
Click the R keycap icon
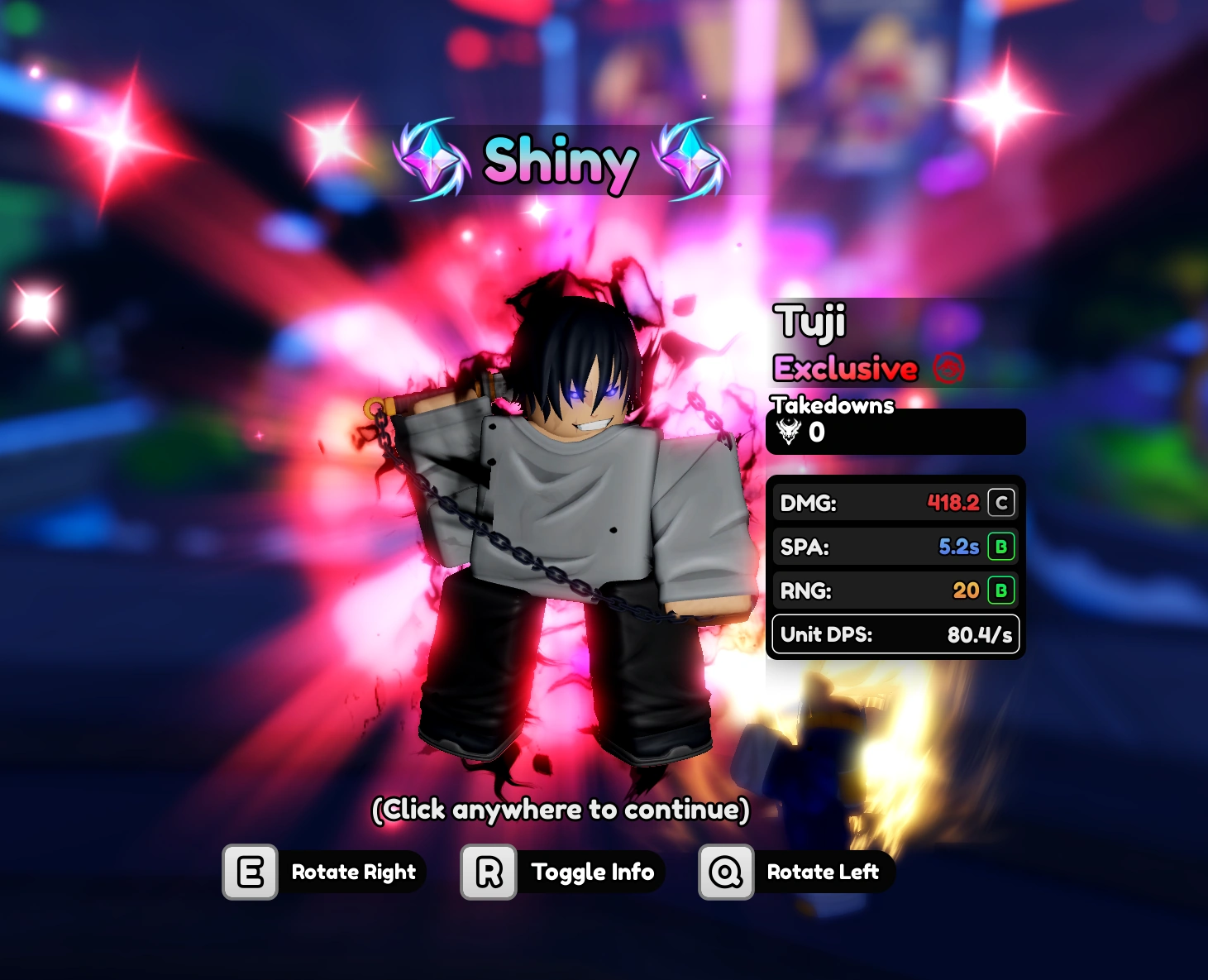(x=487, y=871)
